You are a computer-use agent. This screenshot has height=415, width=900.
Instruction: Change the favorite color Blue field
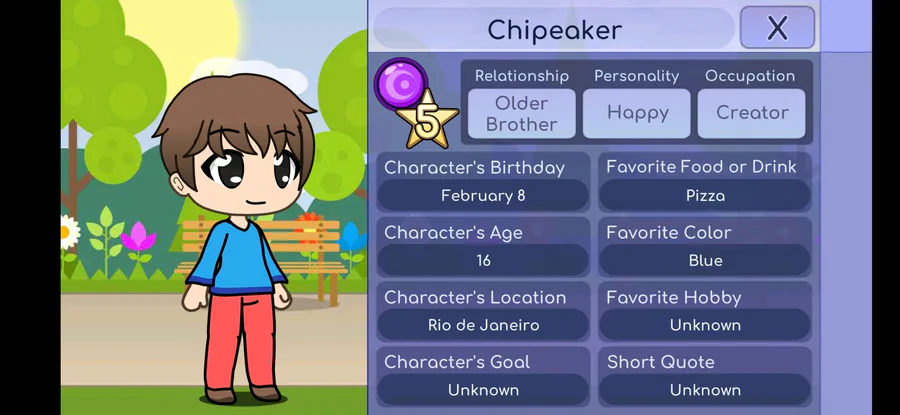tap(705, 260)
